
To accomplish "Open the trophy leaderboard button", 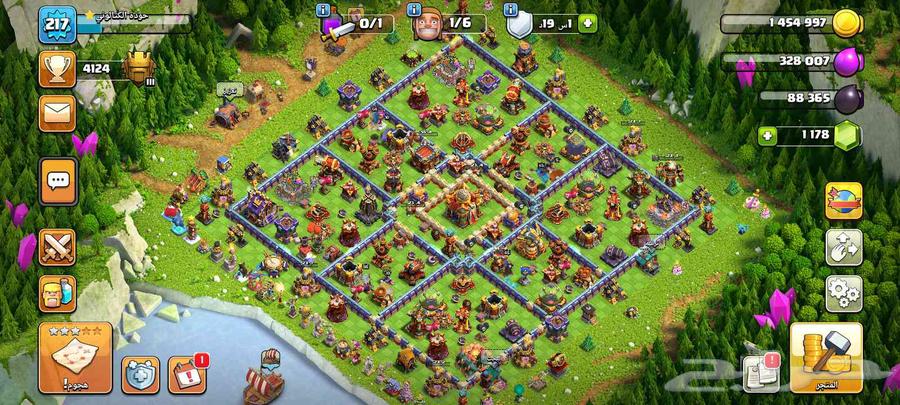I will [57, 68].
